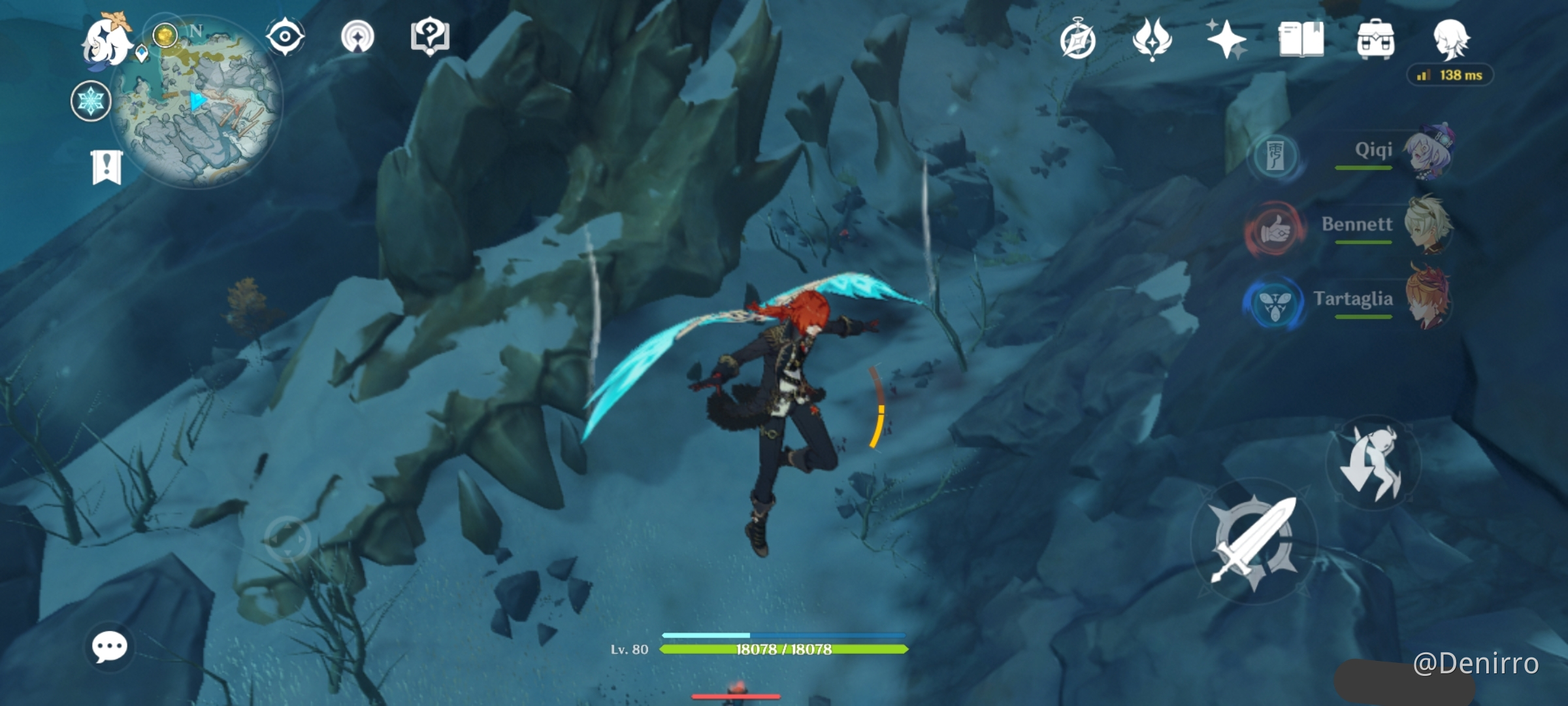Screen dimensions: 1568x706
Task: Open the character profile head icon
Action: pyautogui.click(x=1450, y=39)
